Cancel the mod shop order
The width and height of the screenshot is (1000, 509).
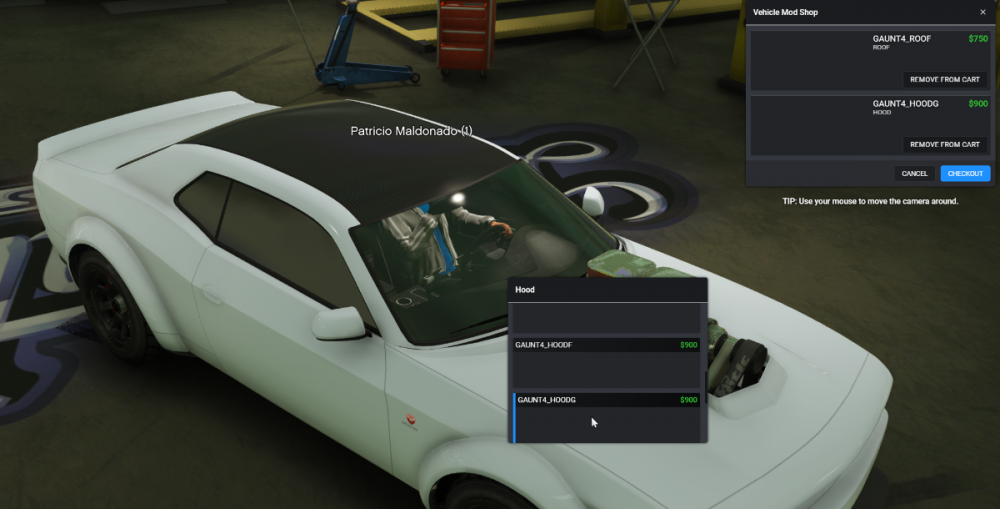[914, 174]
